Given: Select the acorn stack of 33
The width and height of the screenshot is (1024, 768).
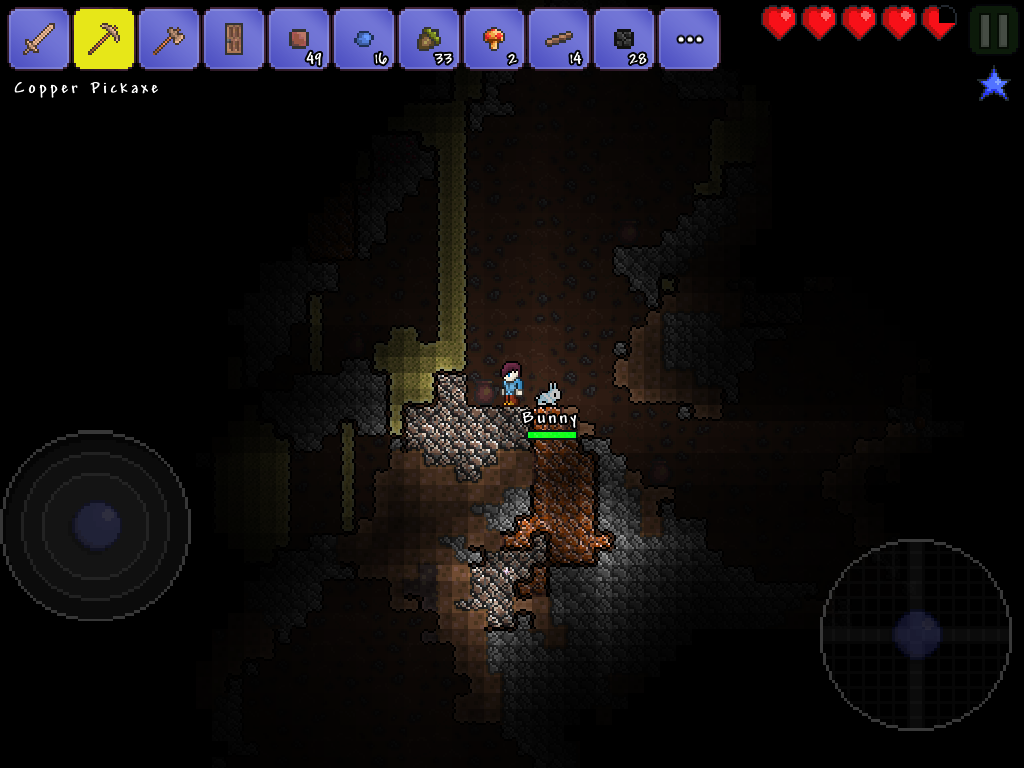Looking at the screenshot, I should [429, 39].
